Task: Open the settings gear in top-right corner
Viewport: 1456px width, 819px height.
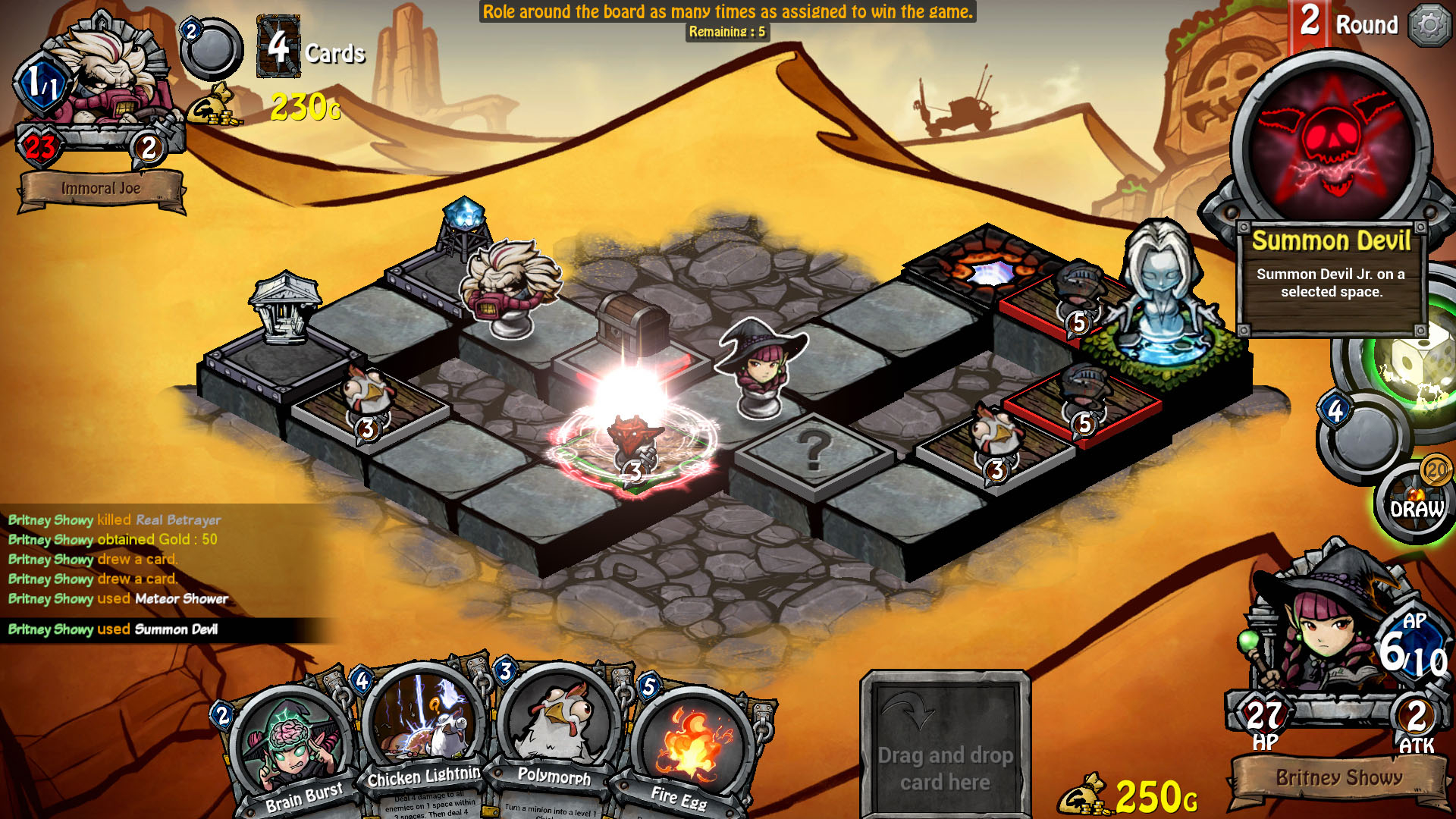Action: coord(1429,24)
